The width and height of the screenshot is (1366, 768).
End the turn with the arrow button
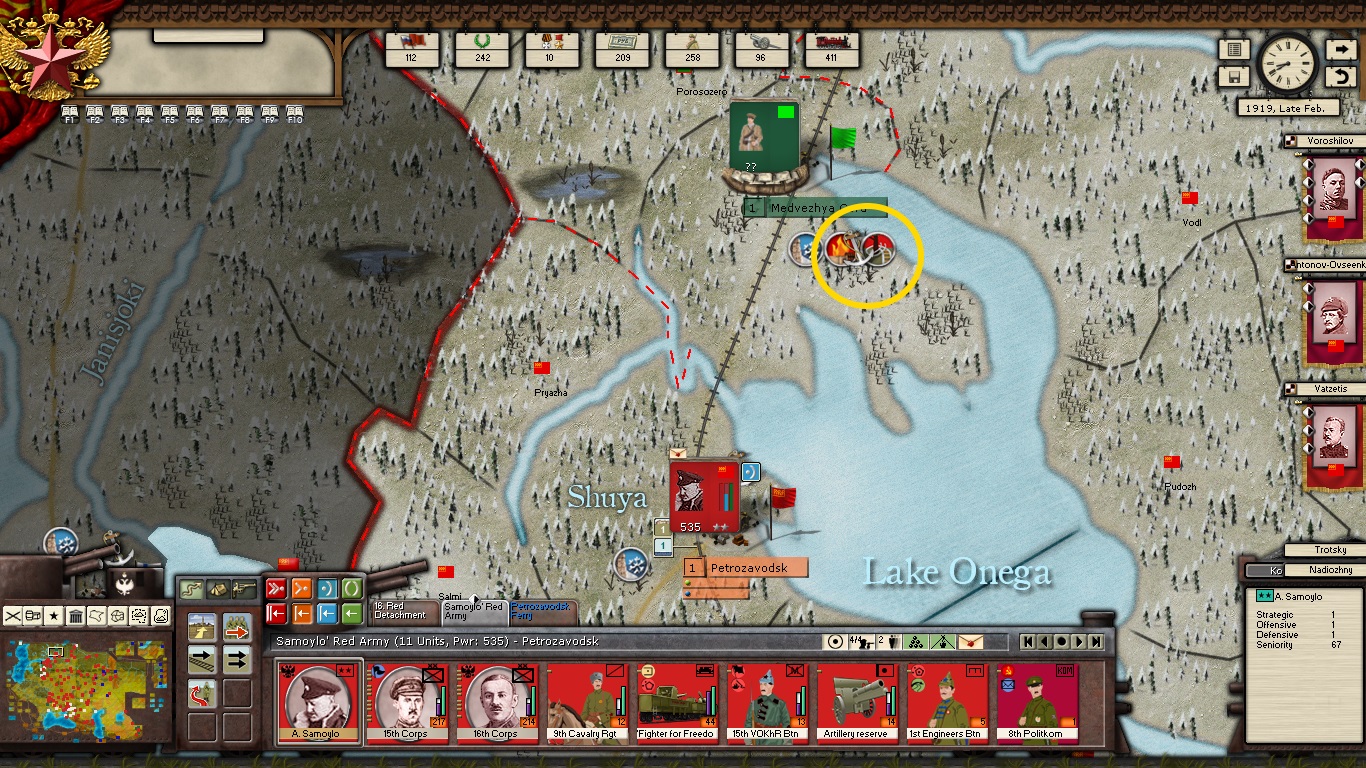click(1340, 50)
